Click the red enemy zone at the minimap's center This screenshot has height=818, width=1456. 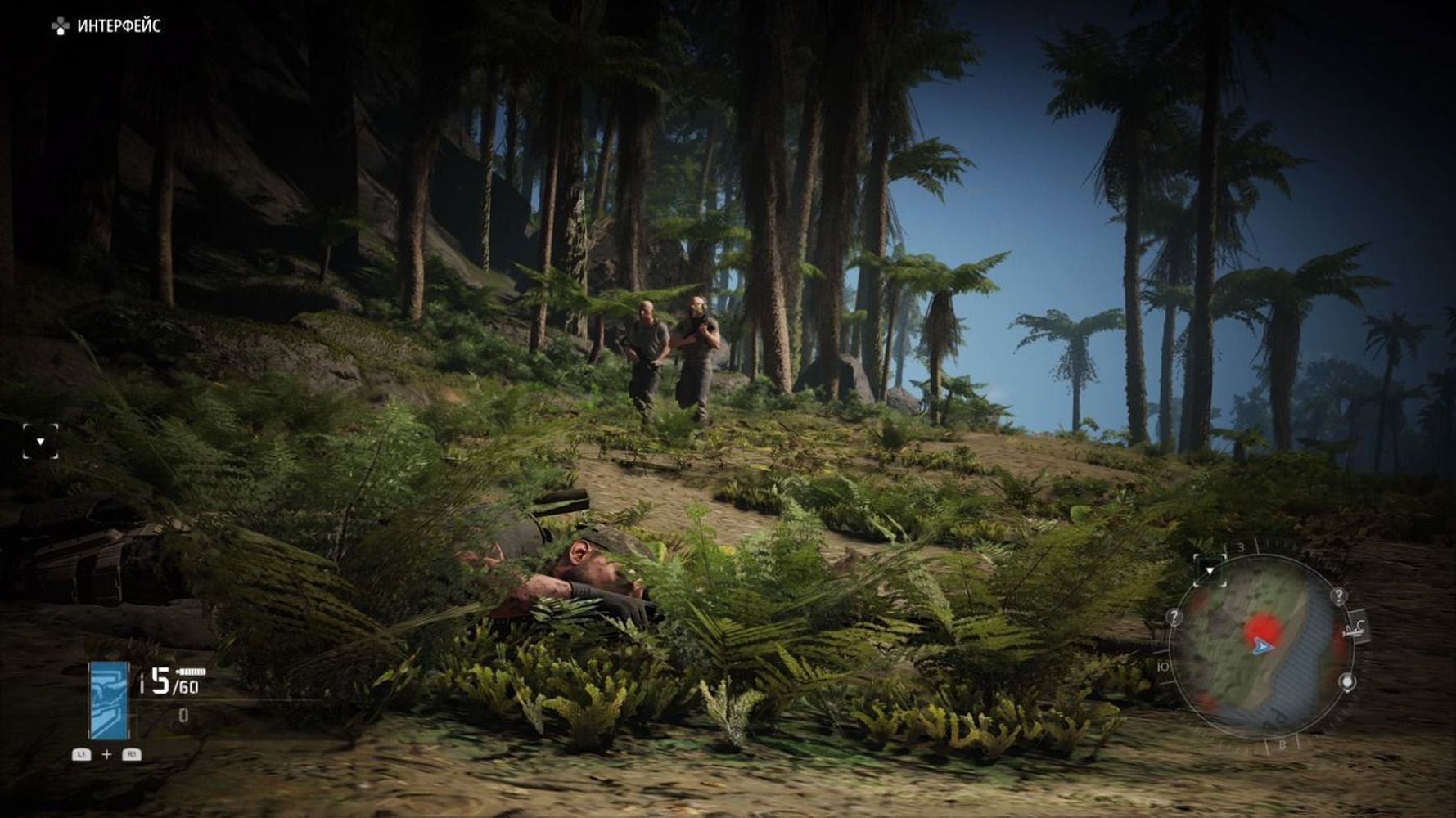click(1261, 628)
